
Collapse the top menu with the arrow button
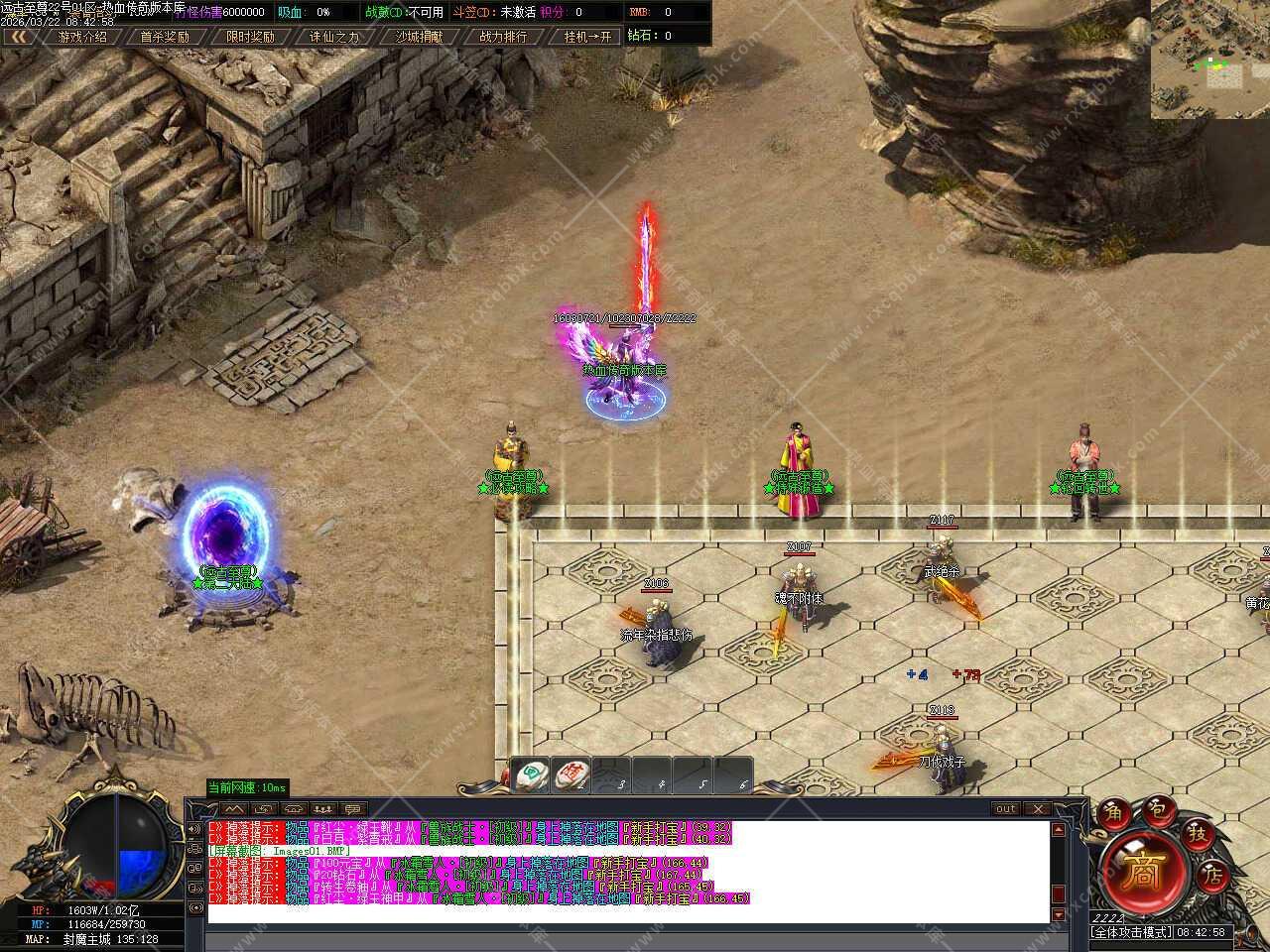(19, 37)
